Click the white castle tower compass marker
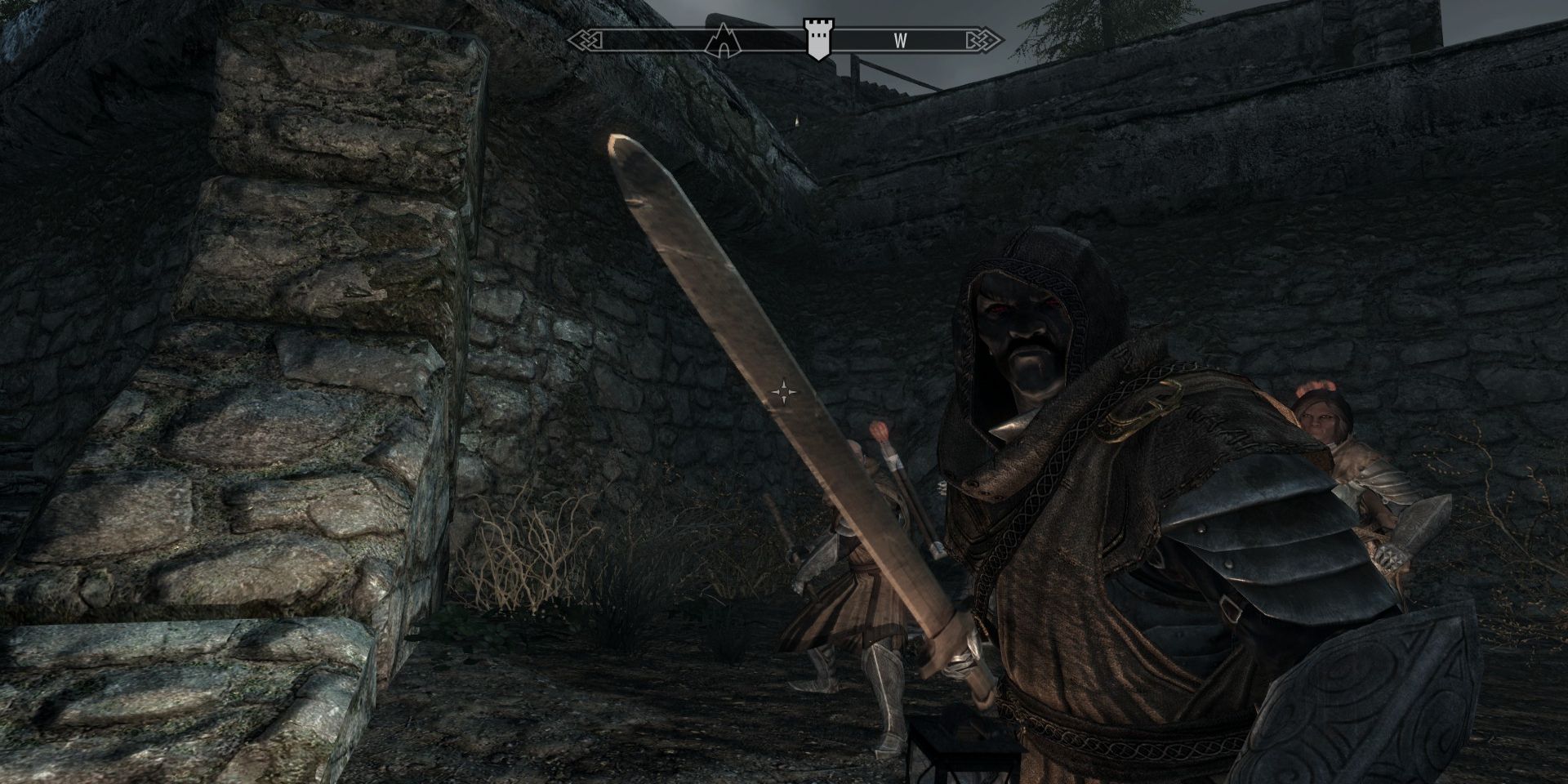Screen dimensions: 1568x784 click(x=815, y=38)
